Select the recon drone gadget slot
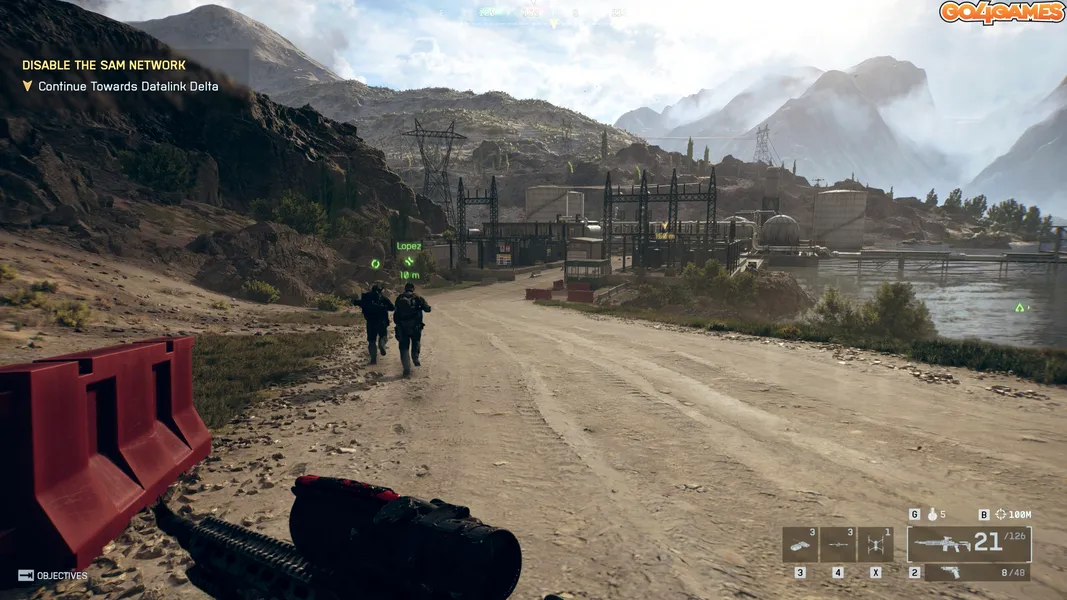 point(875,544)
